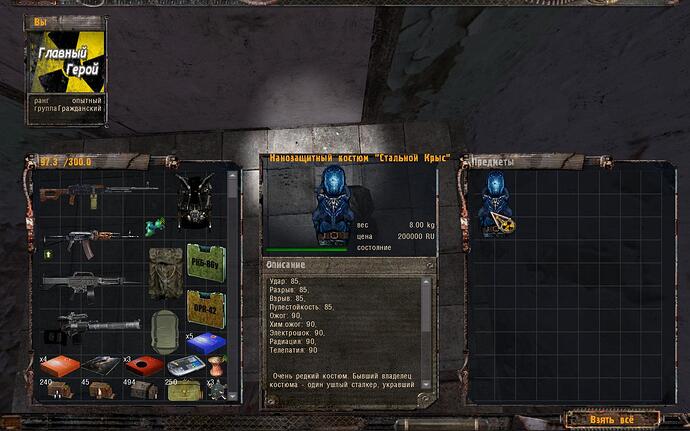Select the ammo box with count 240

(x=59, y=388)
